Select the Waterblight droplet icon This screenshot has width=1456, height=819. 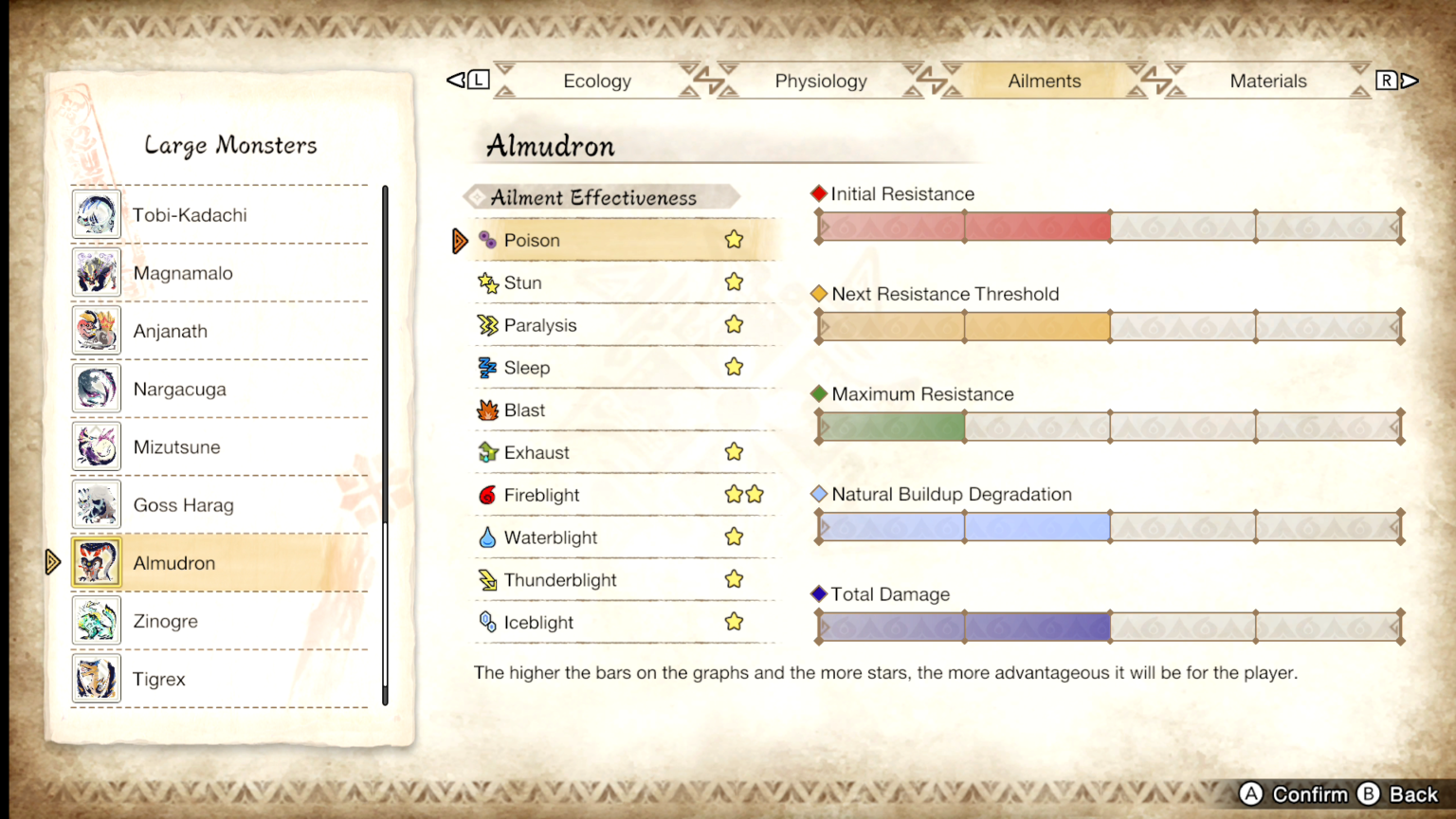pyautogui.click(x=487, y=537)
